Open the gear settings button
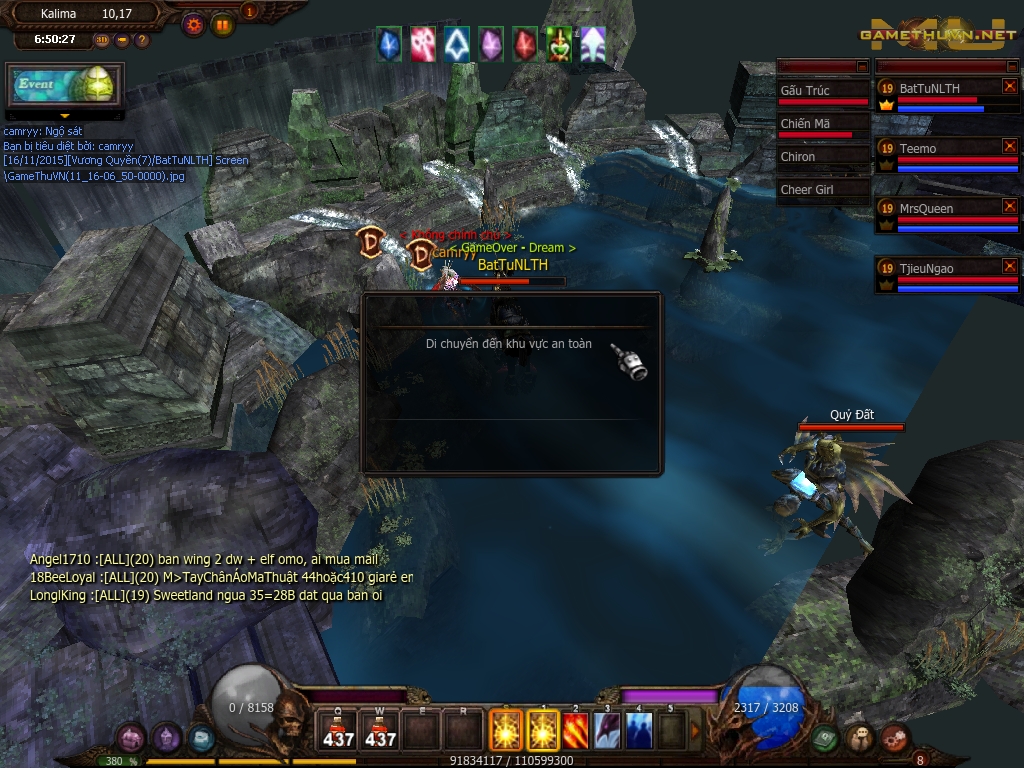The height and width of the screenshot is (768, 1024). tap(194, 24)
